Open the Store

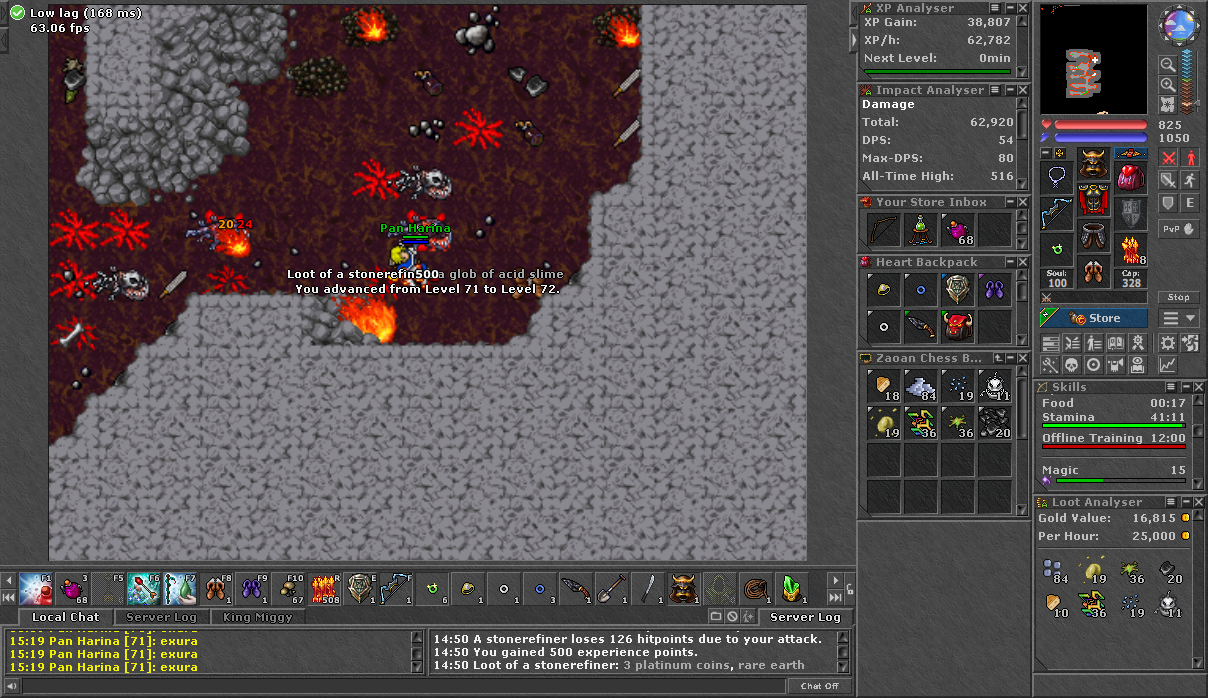(1097, 318)
